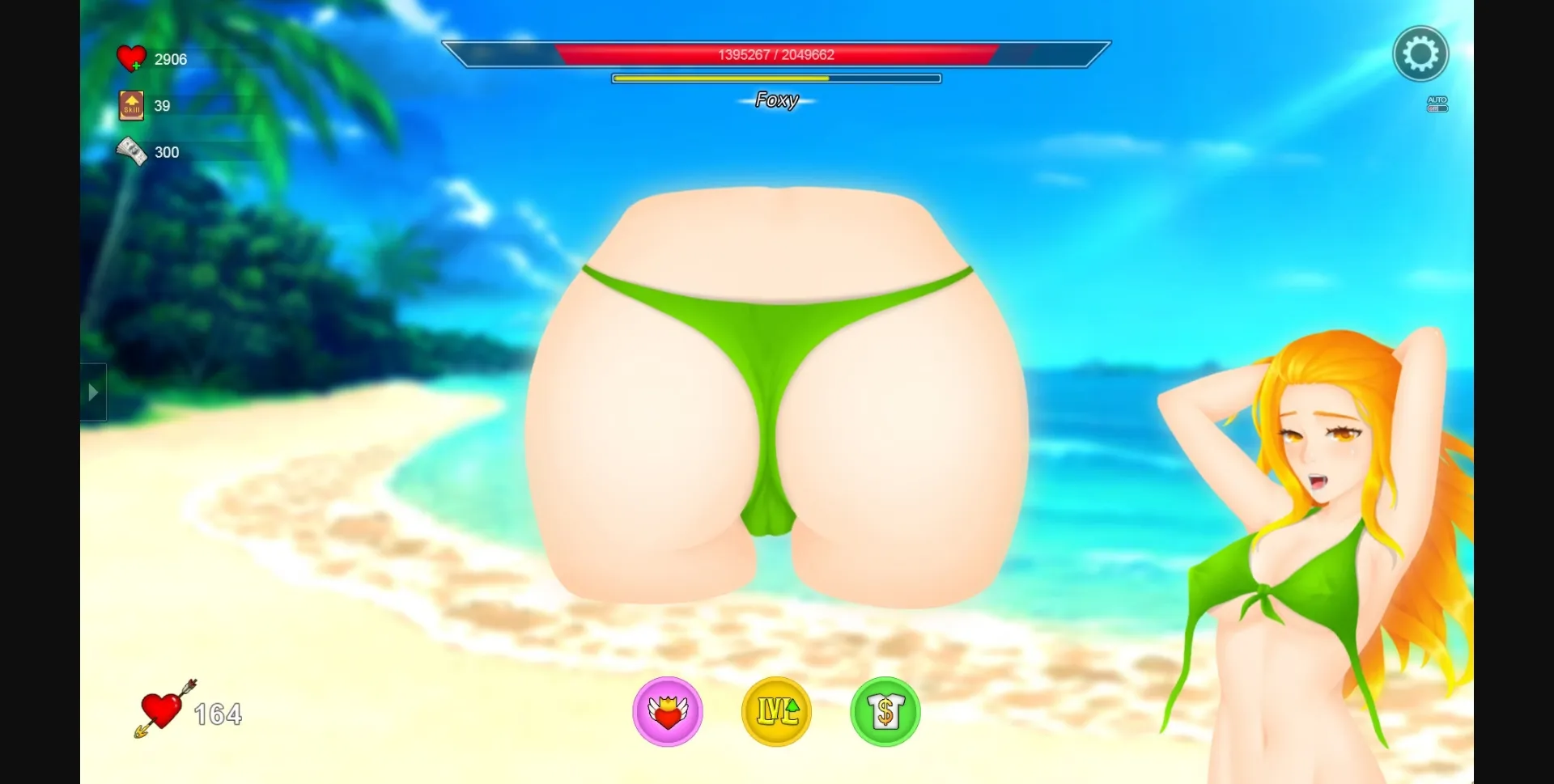The width and height of the screenshot is (1554, 784).
Task: Select the winged crowned heart button
Action: [667, 712]
